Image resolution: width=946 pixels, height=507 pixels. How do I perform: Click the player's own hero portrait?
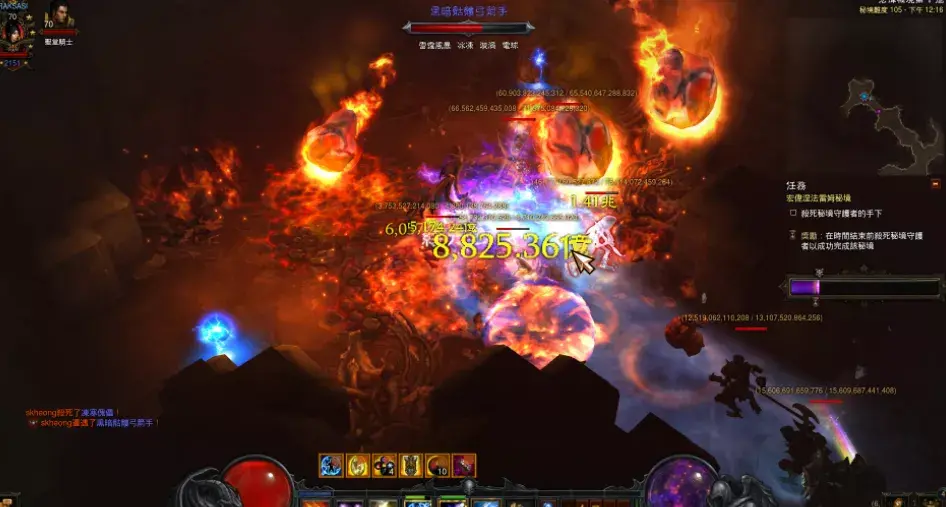[x=16, y=32]
